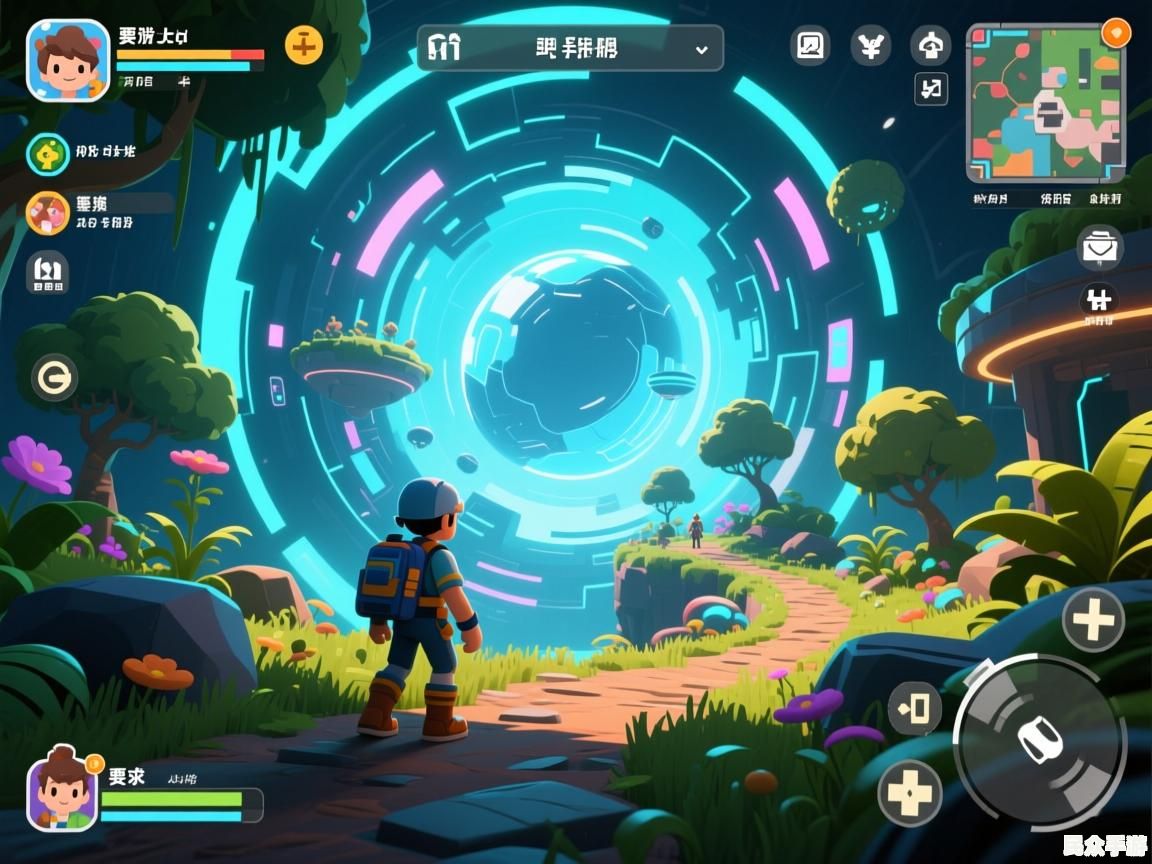Open the yen currency shop icon
1152x864 pixels.
coord(871,45)
